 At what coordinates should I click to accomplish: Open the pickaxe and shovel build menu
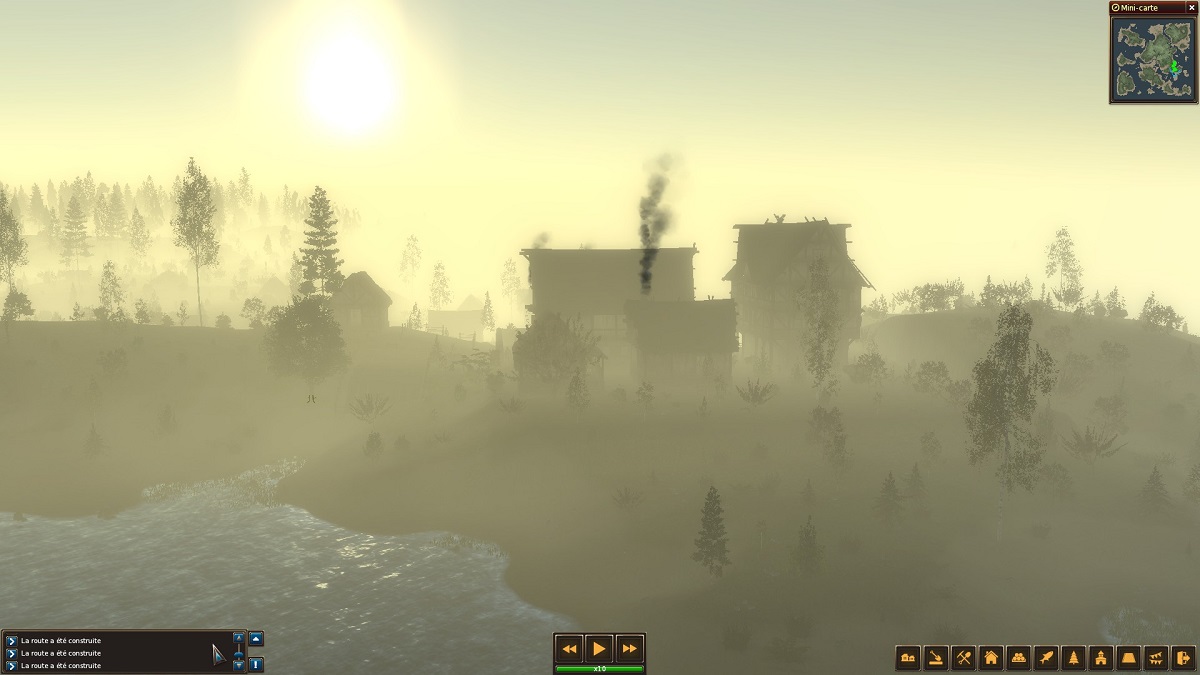pos(964,658)
